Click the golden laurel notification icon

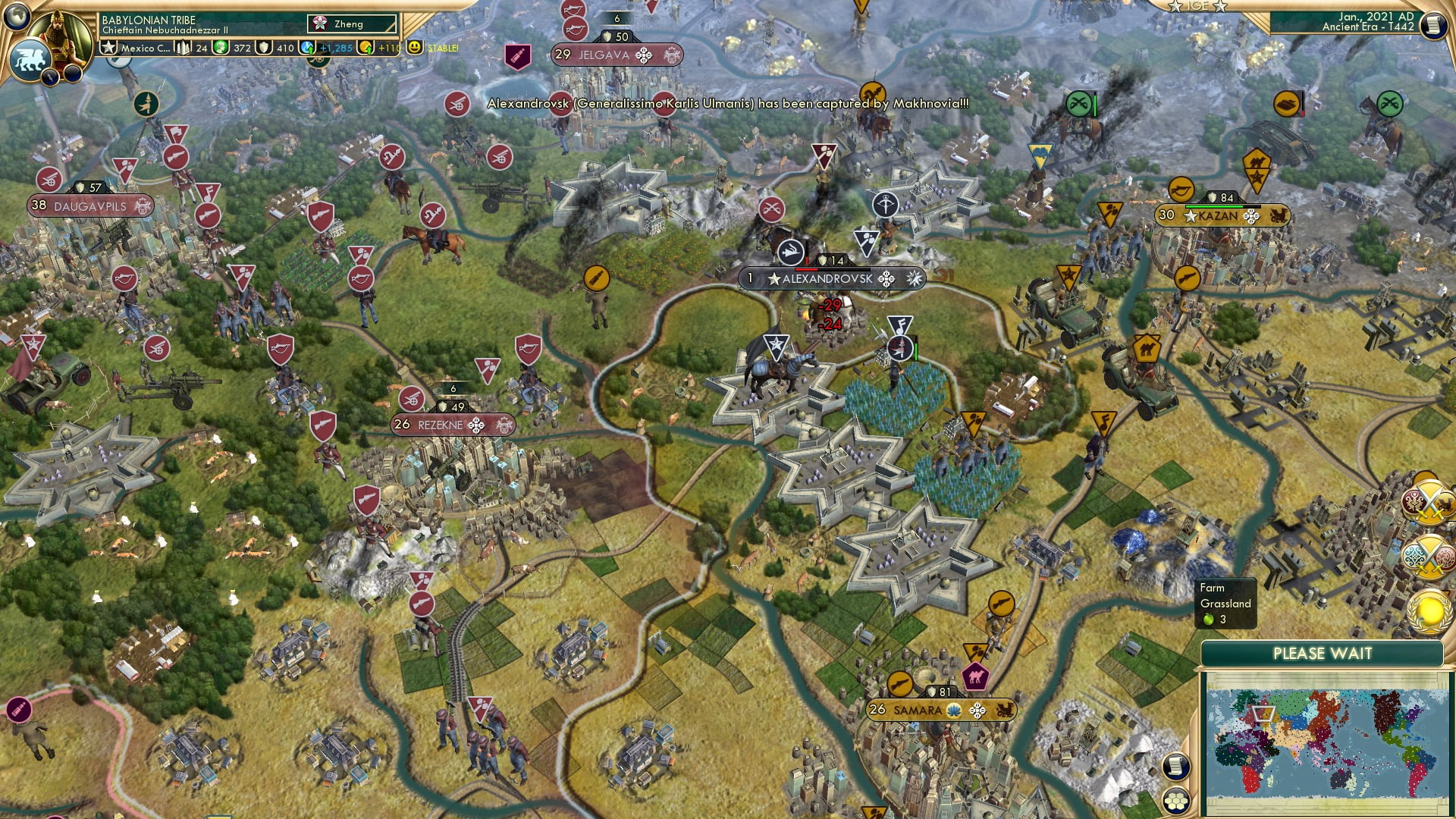[x=1429, y=612]
